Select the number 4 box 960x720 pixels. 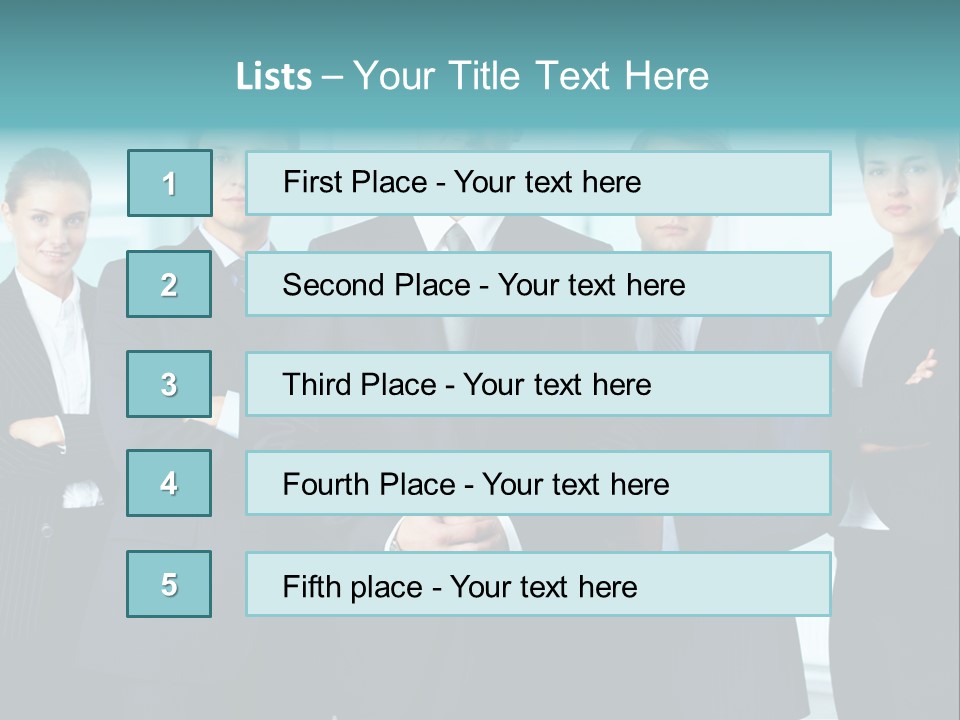point(169,483)
